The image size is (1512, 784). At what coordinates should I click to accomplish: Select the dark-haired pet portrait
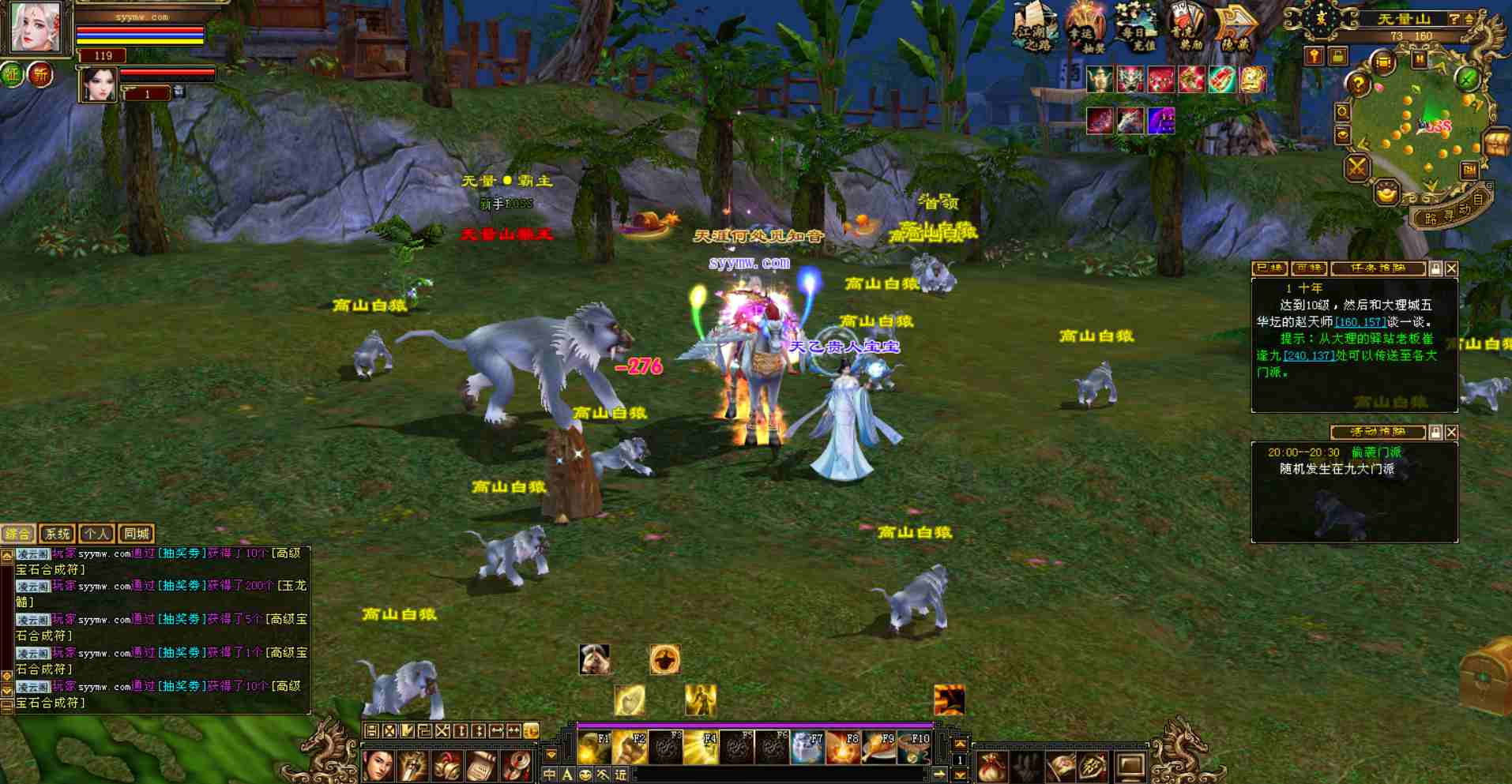[x=98, y=84]
